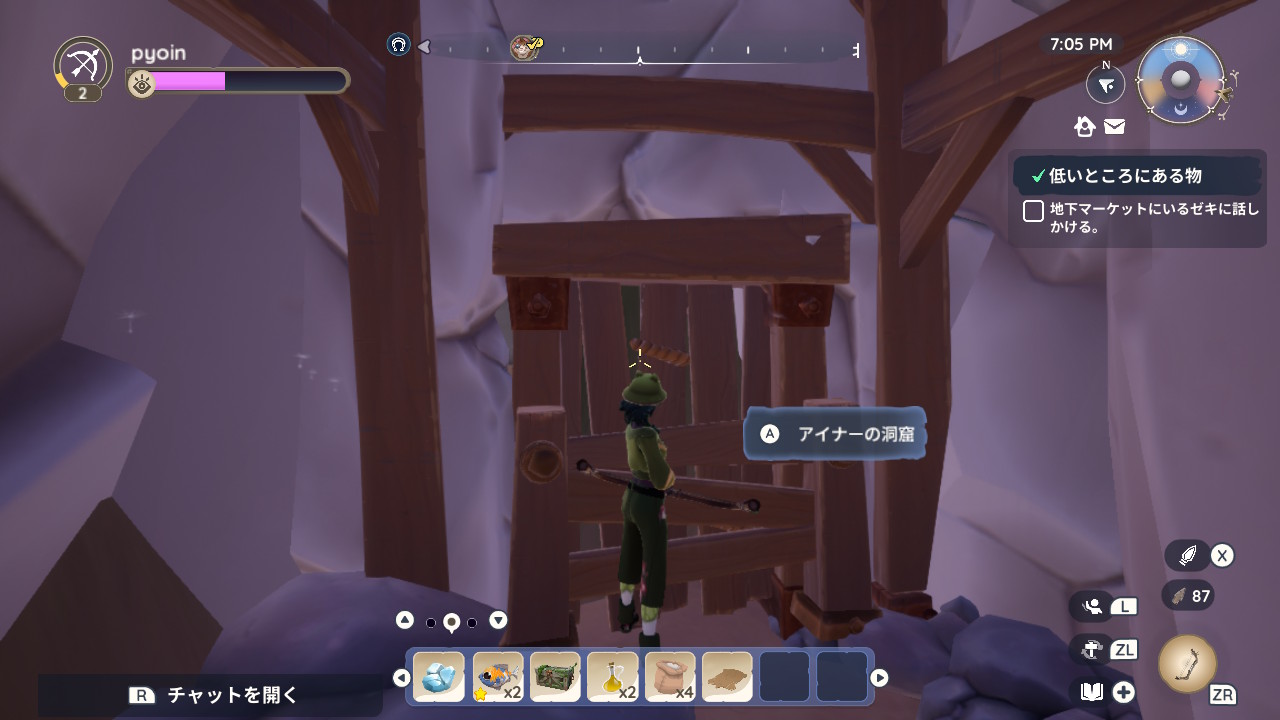
Task: Click the north compass indicator
Action: pyautogui.click(x=1105, y=85)
